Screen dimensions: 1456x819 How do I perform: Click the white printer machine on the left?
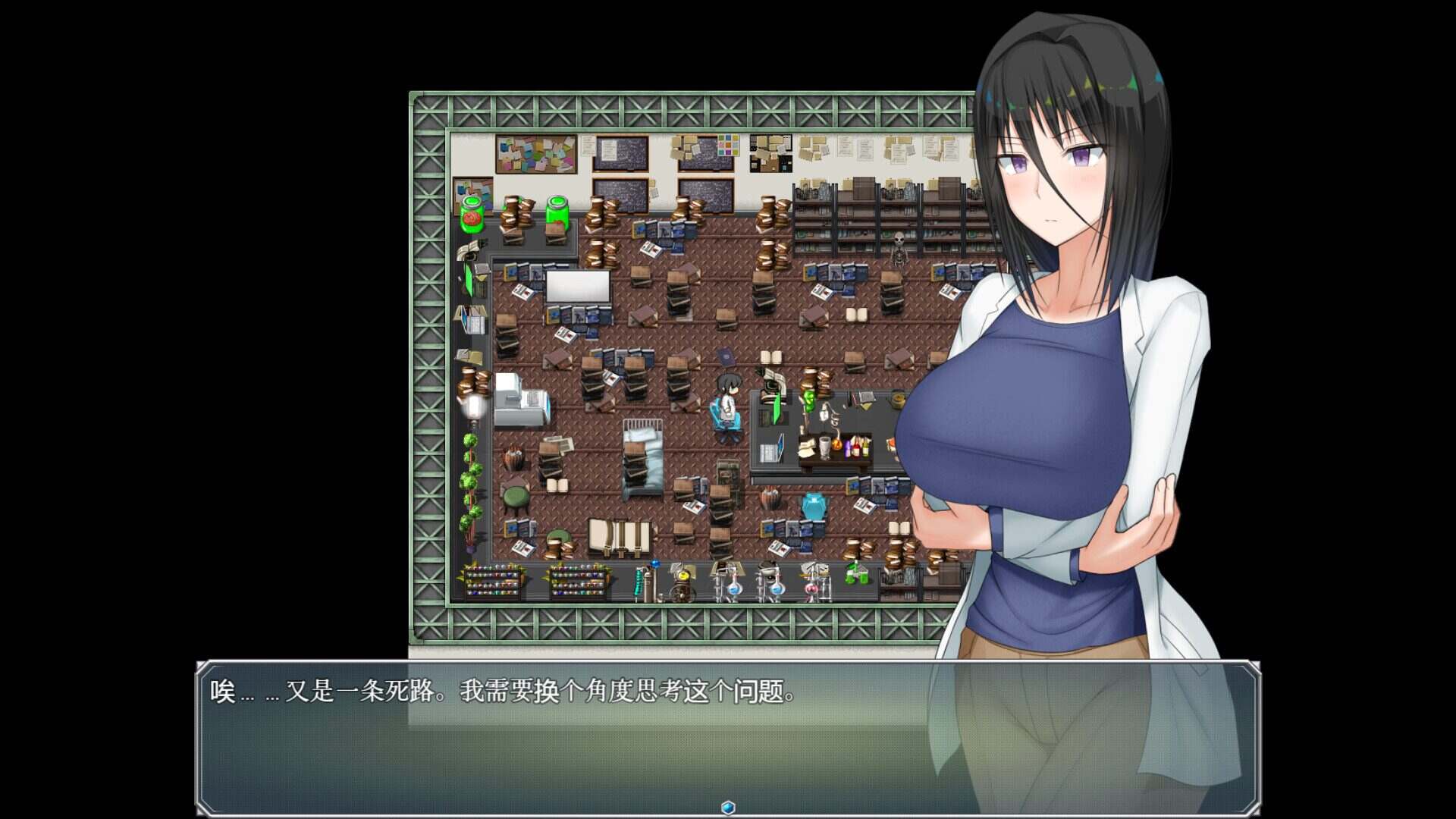click(522, 397)
